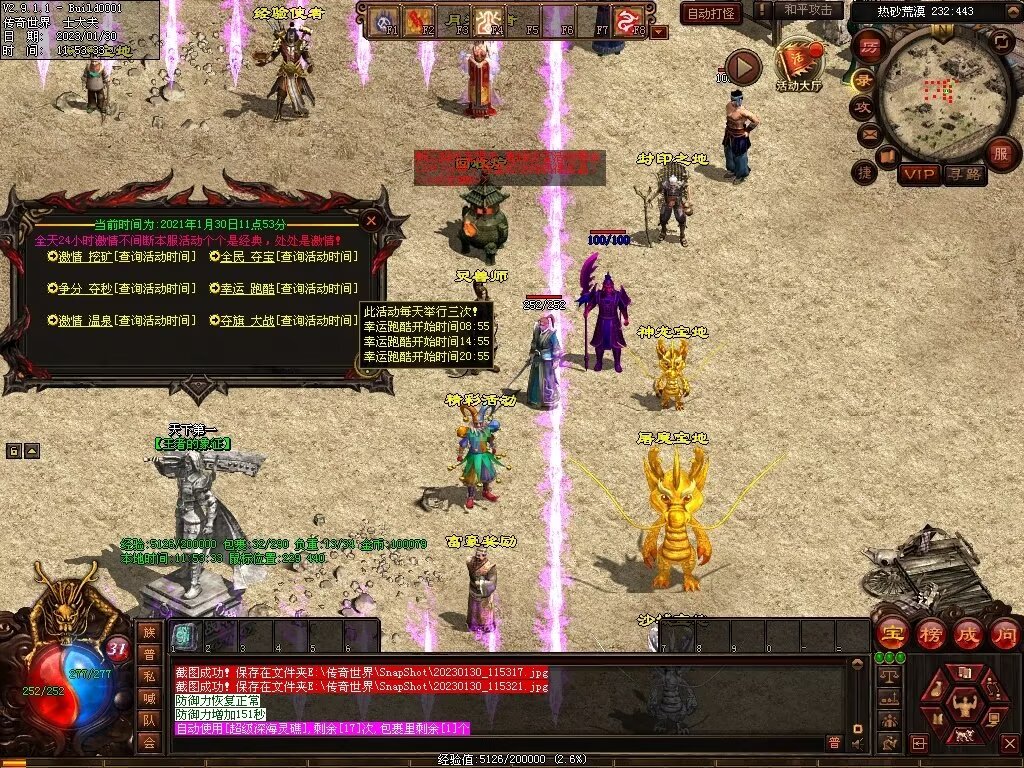Activate 寻路 pathfinding button
The image size is (1024, 768).
tap(964, 174)
